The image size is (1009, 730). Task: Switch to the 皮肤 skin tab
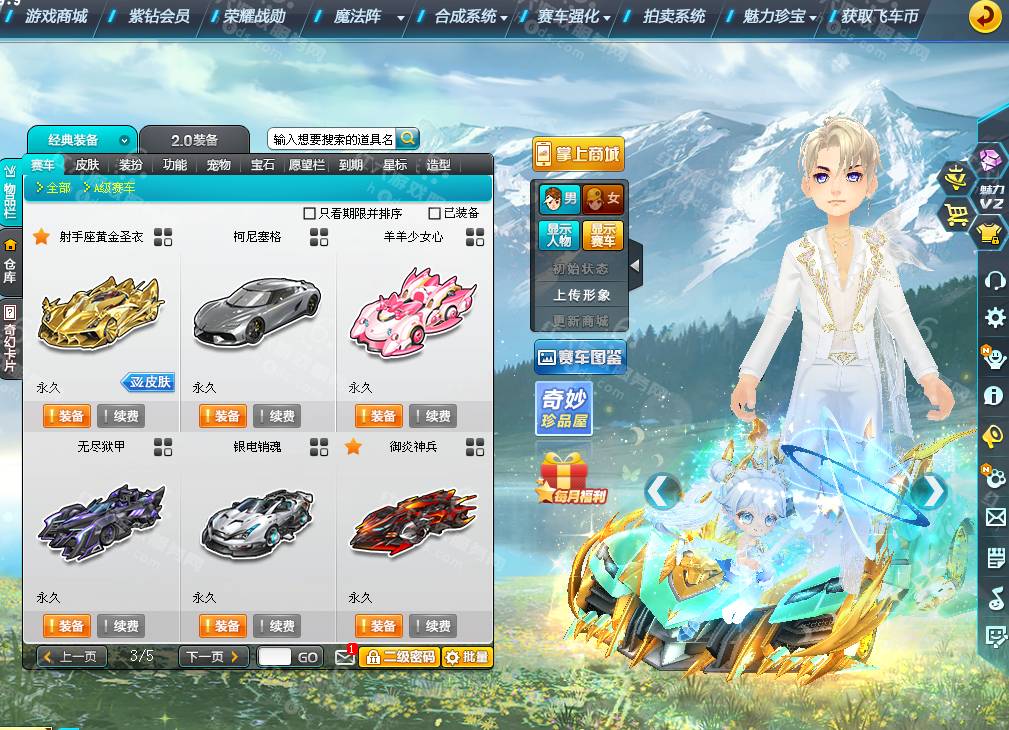[87, 165]
